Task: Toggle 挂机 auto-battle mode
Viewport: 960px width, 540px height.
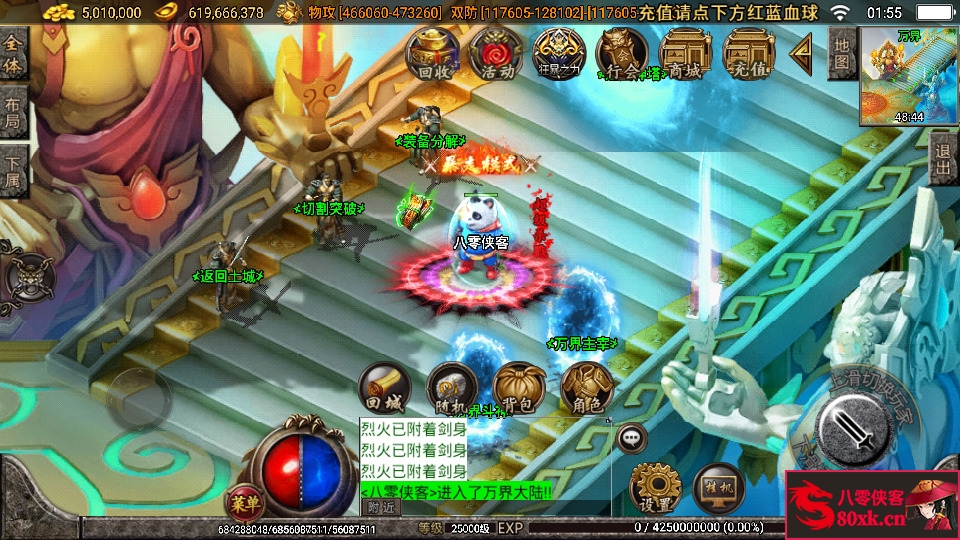Action: click(718, 488)
